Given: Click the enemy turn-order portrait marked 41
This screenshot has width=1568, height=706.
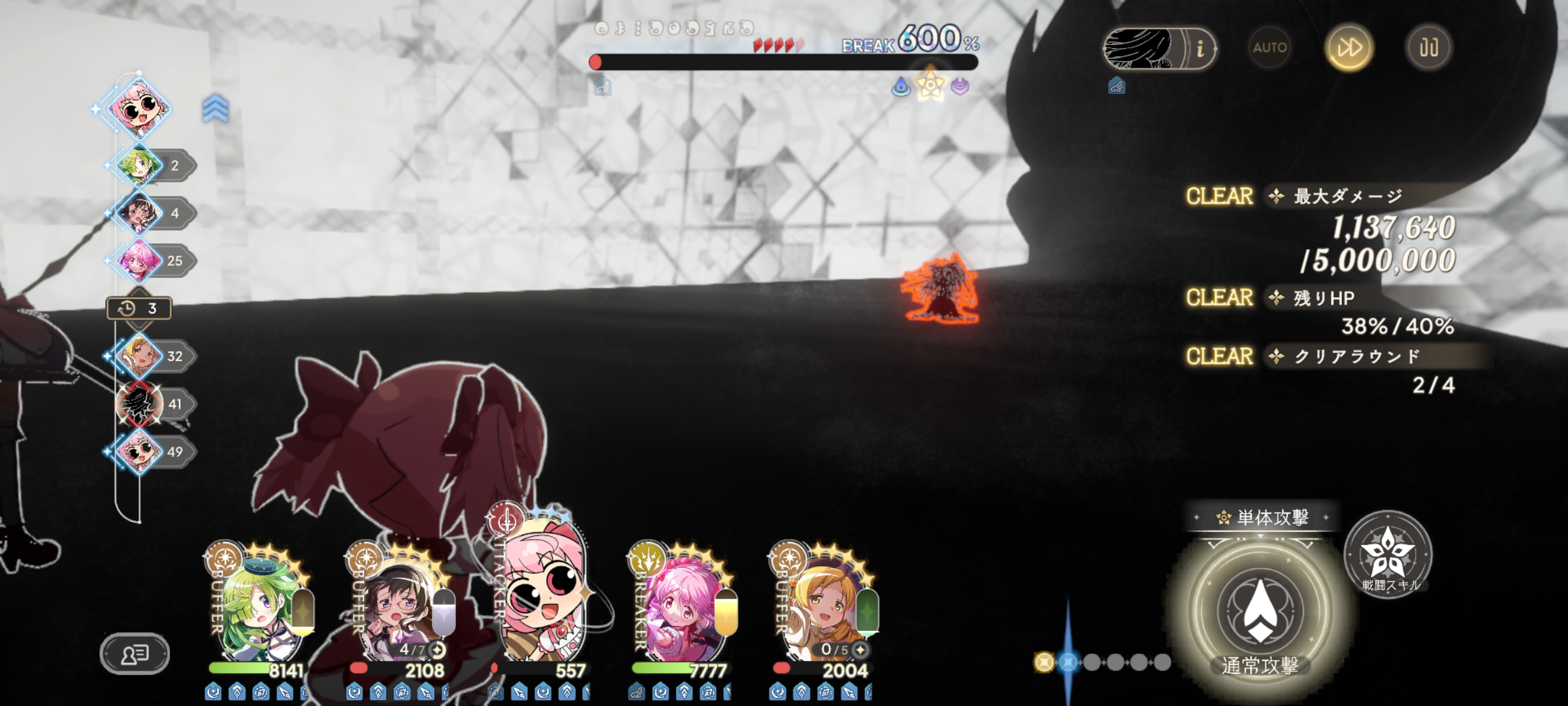Looking at the screenshot, I should pos(139,404).
